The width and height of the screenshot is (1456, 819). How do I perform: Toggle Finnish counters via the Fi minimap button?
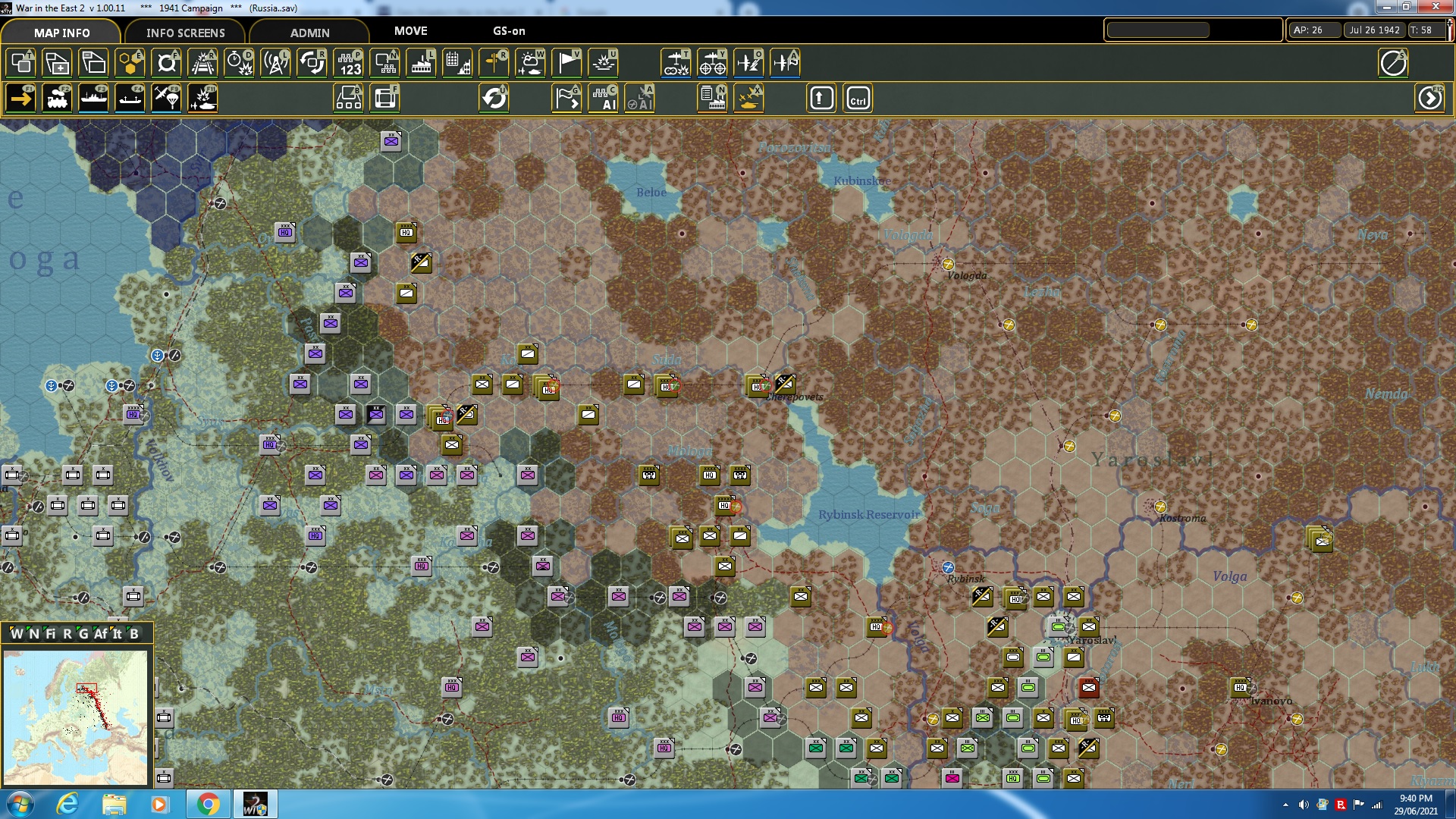(x=49, y=632)
